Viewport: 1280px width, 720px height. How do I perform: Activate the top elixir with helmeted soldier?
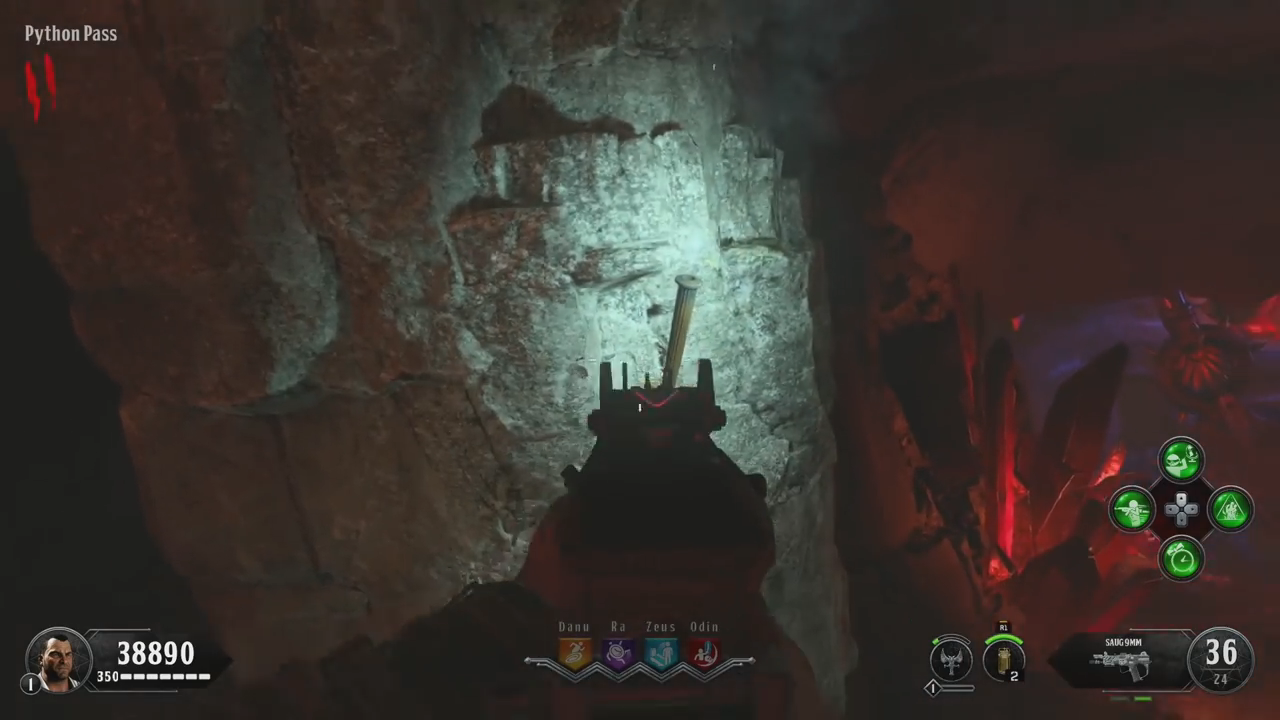(x=1181, y=460)
